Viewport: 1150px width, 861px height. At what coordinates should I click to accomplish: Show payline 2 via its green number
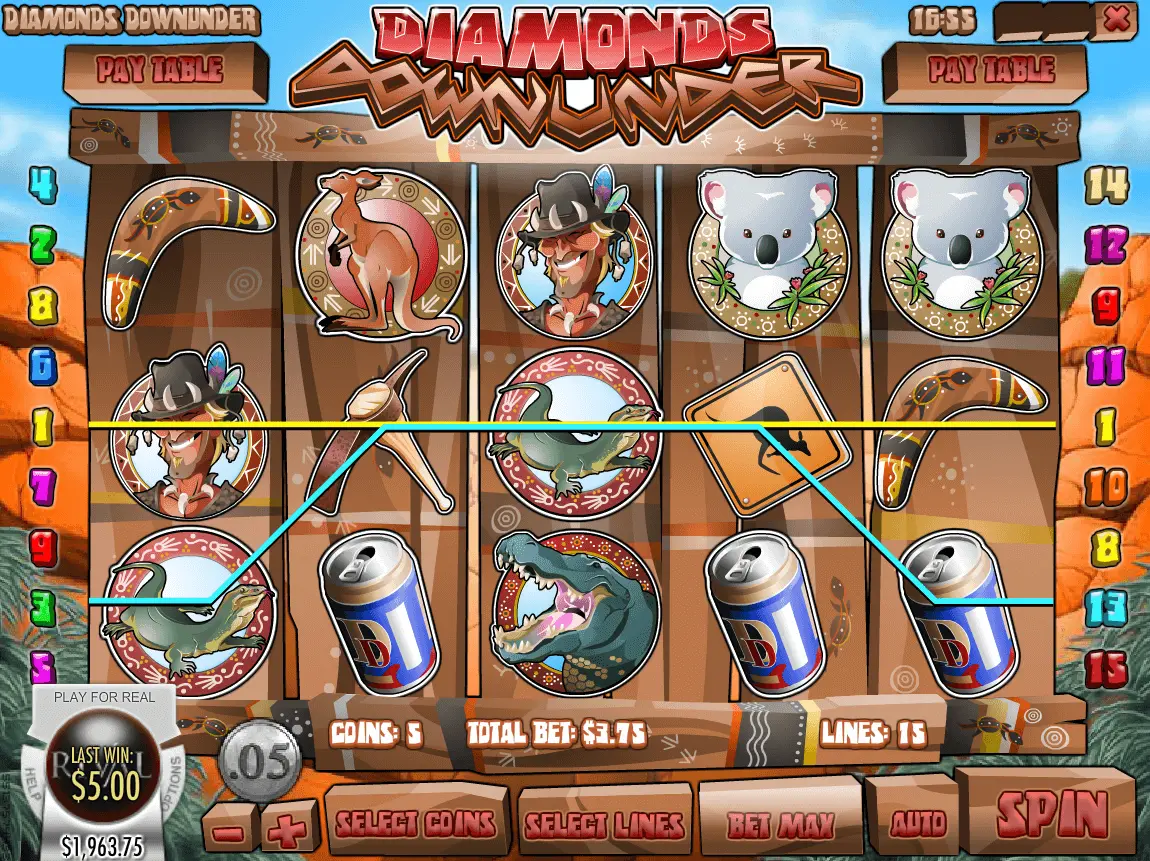pyautogui.click(x=42, y=243)
